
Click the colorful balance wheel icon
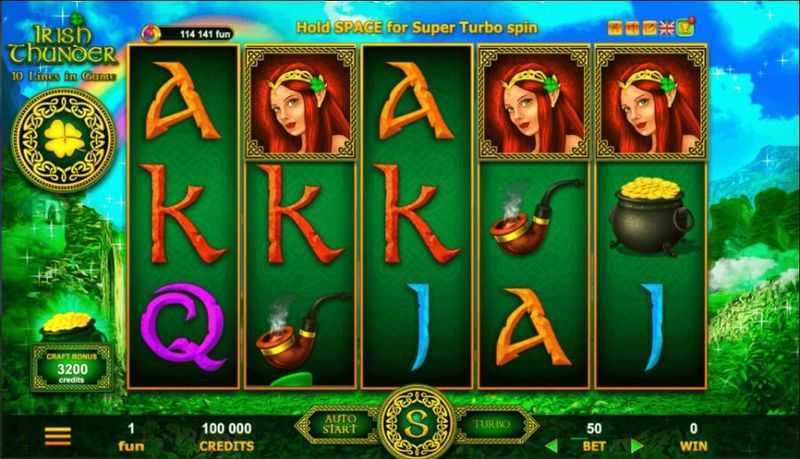coord(151,33)
